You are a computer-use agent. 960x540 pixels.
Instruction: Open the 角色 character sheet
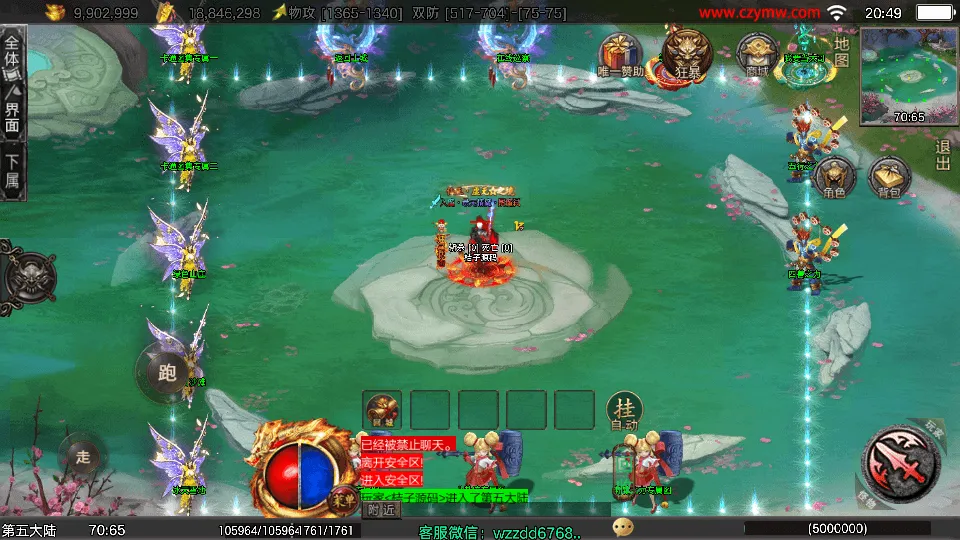pos(834,177)
